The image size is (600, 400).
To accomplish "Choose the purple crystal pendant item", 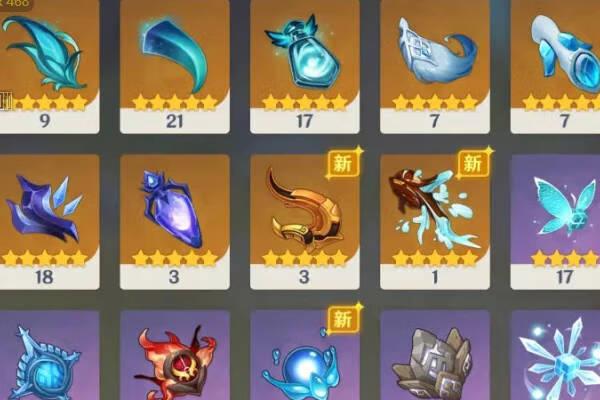I will click(x=174, y=210).
